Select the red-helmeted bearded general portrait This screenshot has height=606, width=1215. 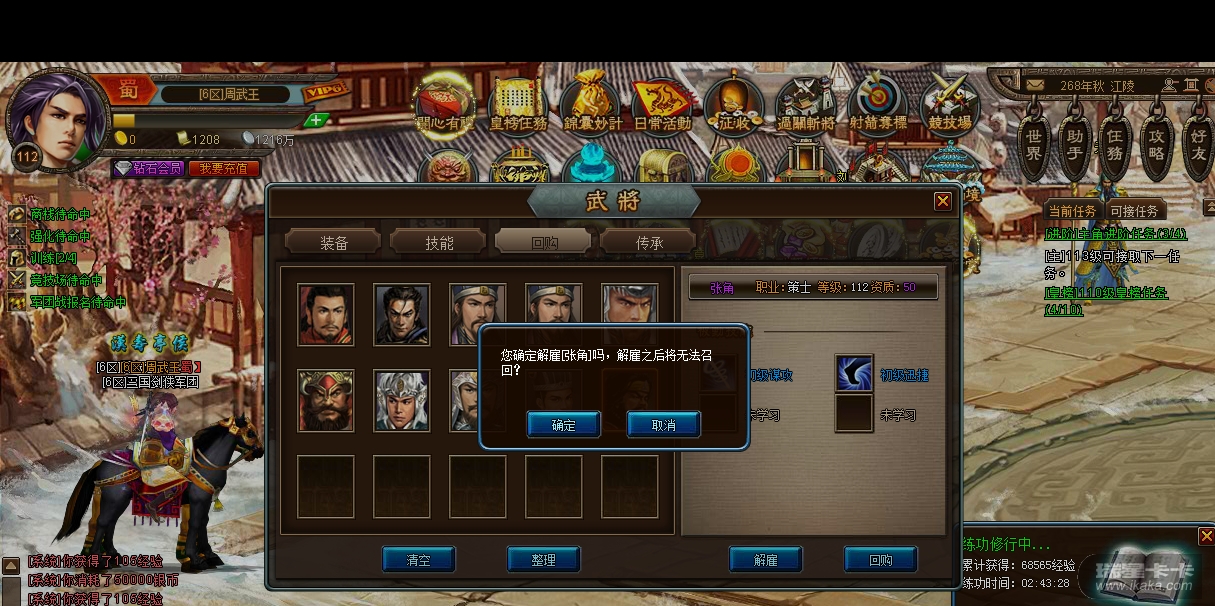coord(326,400)
